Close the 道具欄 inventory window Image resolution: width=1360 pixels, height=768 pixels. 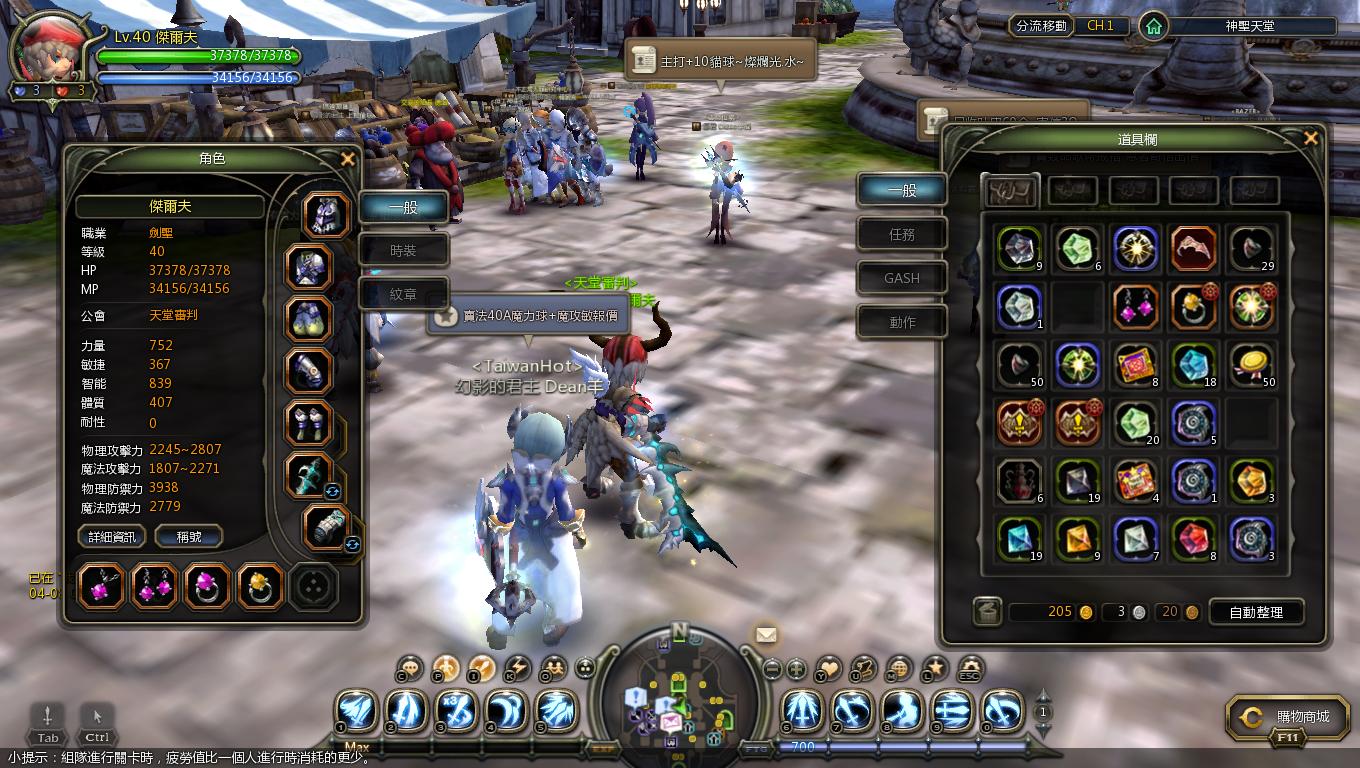[x=1310, y=139]
